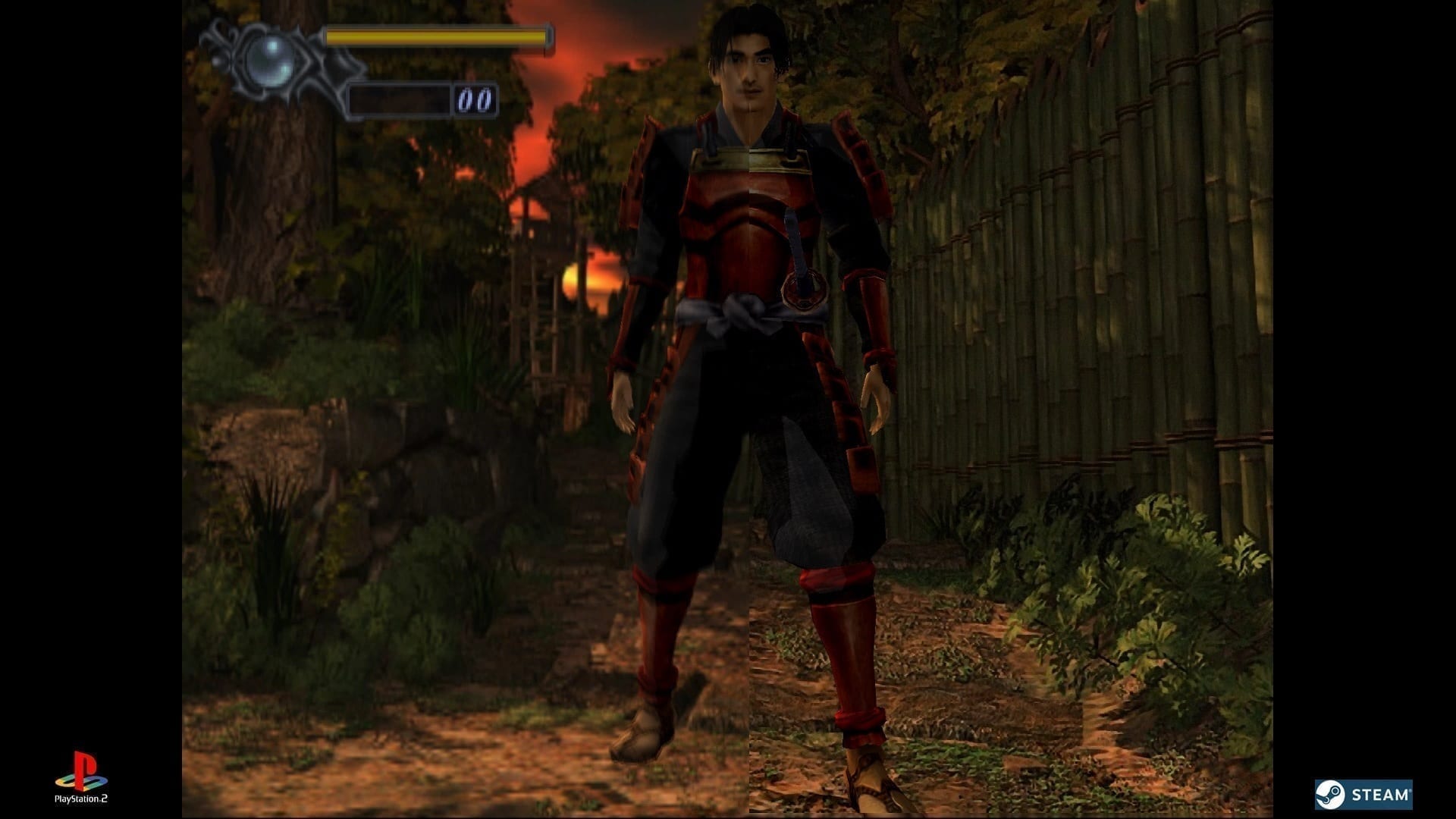Click the Steam logo badge

(1363, 795)
